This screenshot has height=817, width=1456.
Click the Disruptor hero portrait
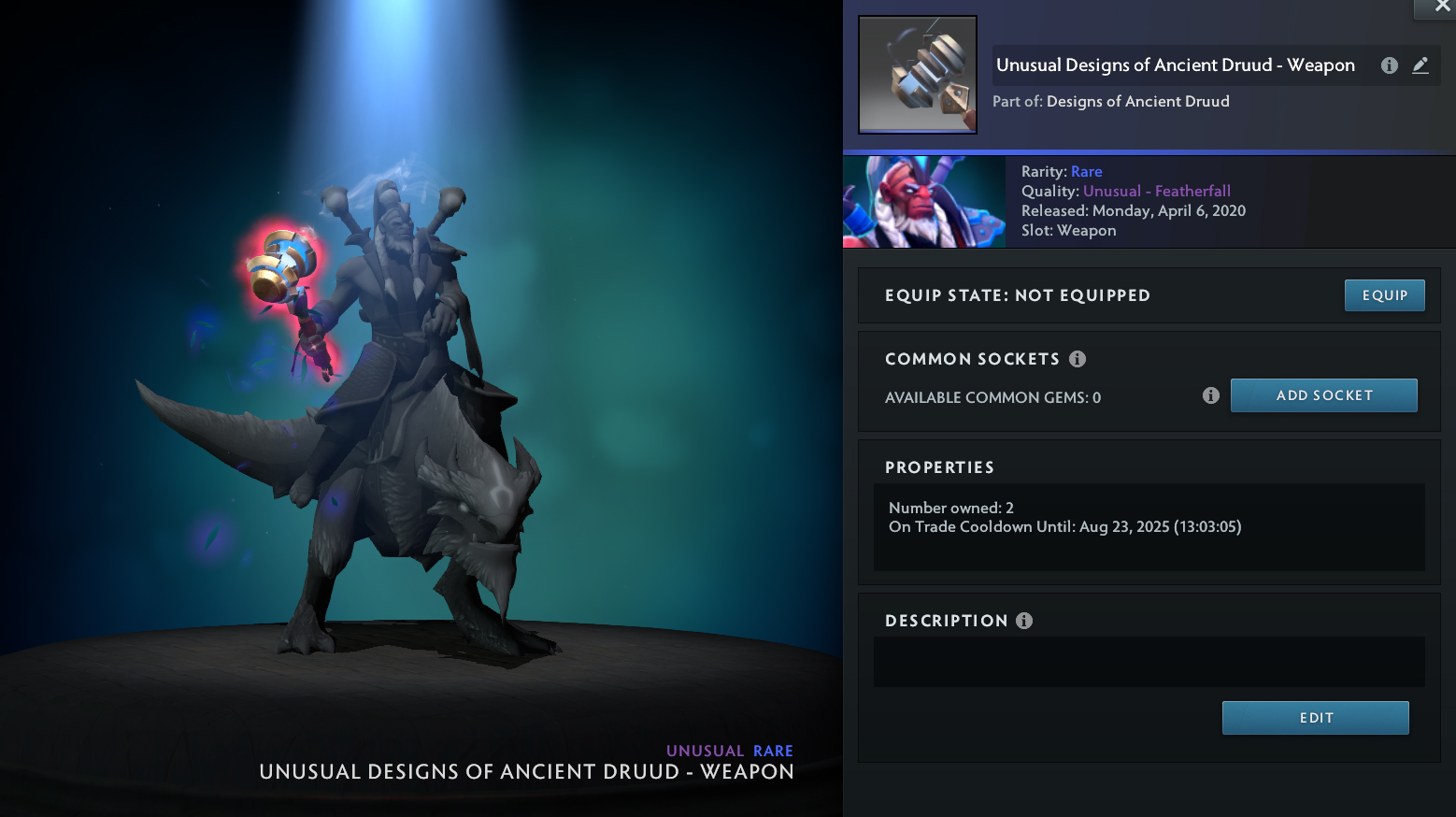[x=924, y=202]
